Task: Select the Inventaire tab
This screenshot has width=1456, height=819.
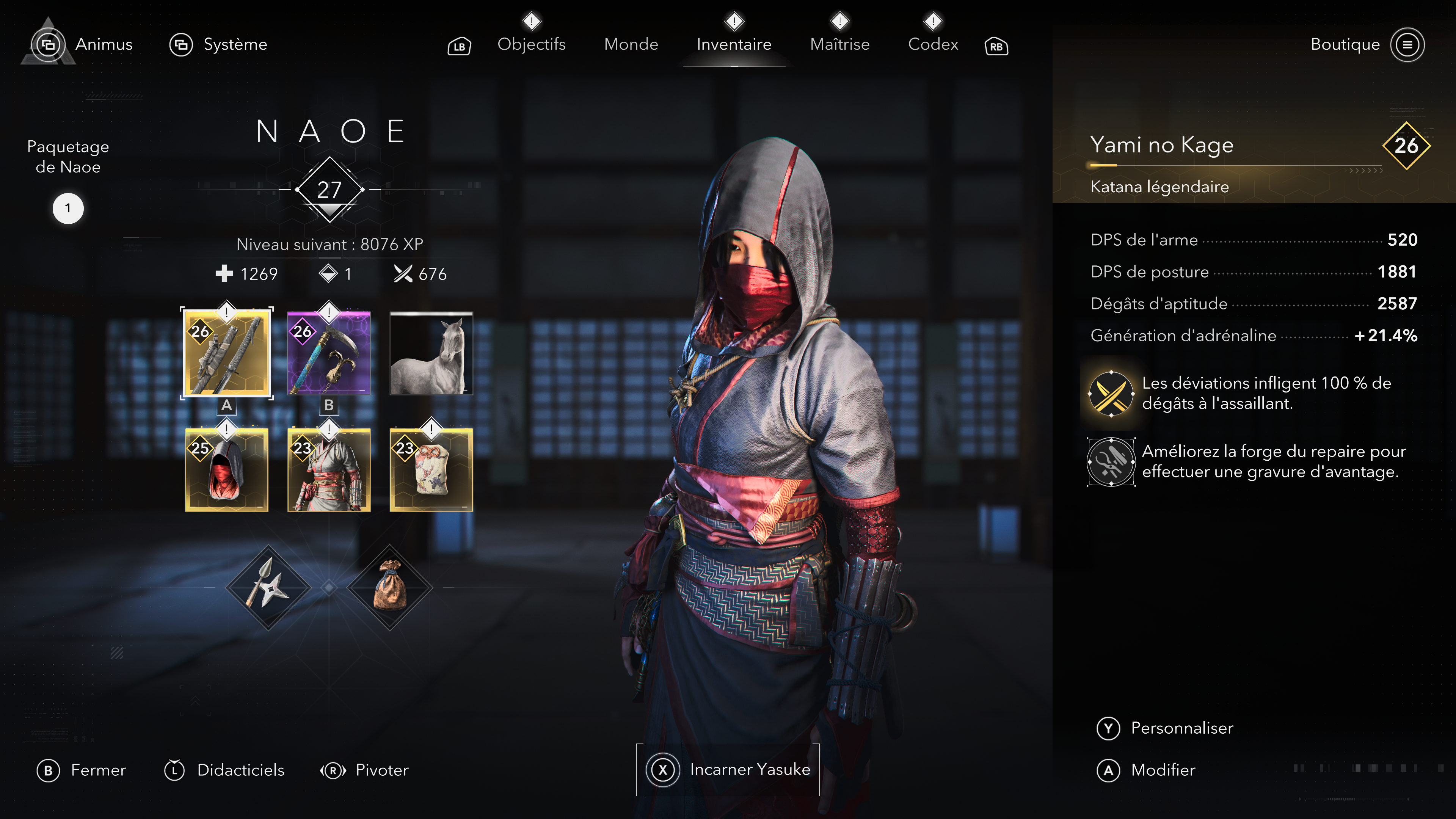Action: [734, 44]
